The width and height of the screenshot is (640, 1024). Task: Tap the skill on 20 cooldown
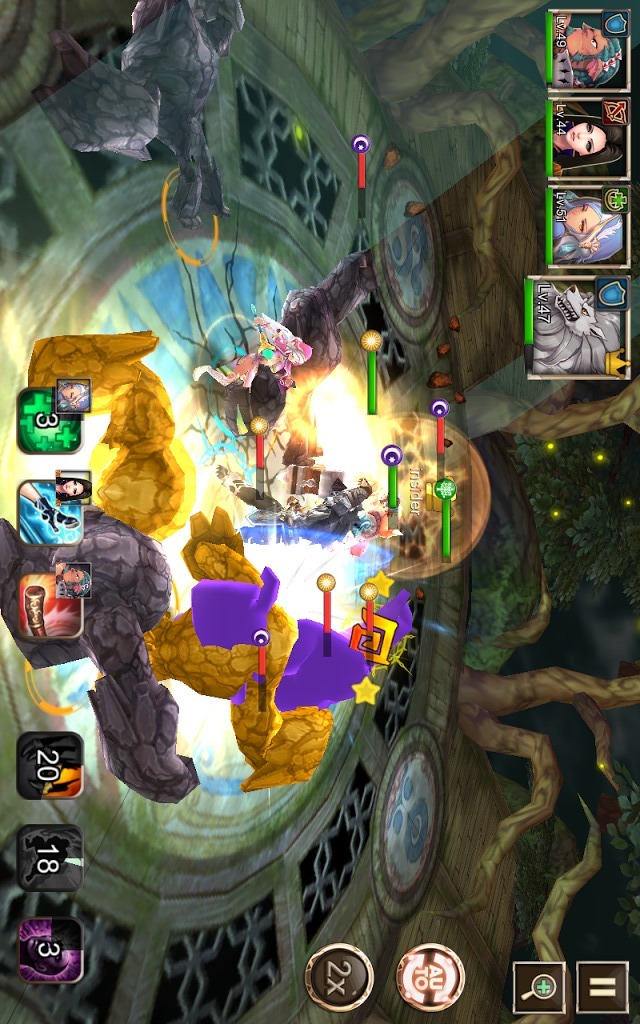click(49, 766)
